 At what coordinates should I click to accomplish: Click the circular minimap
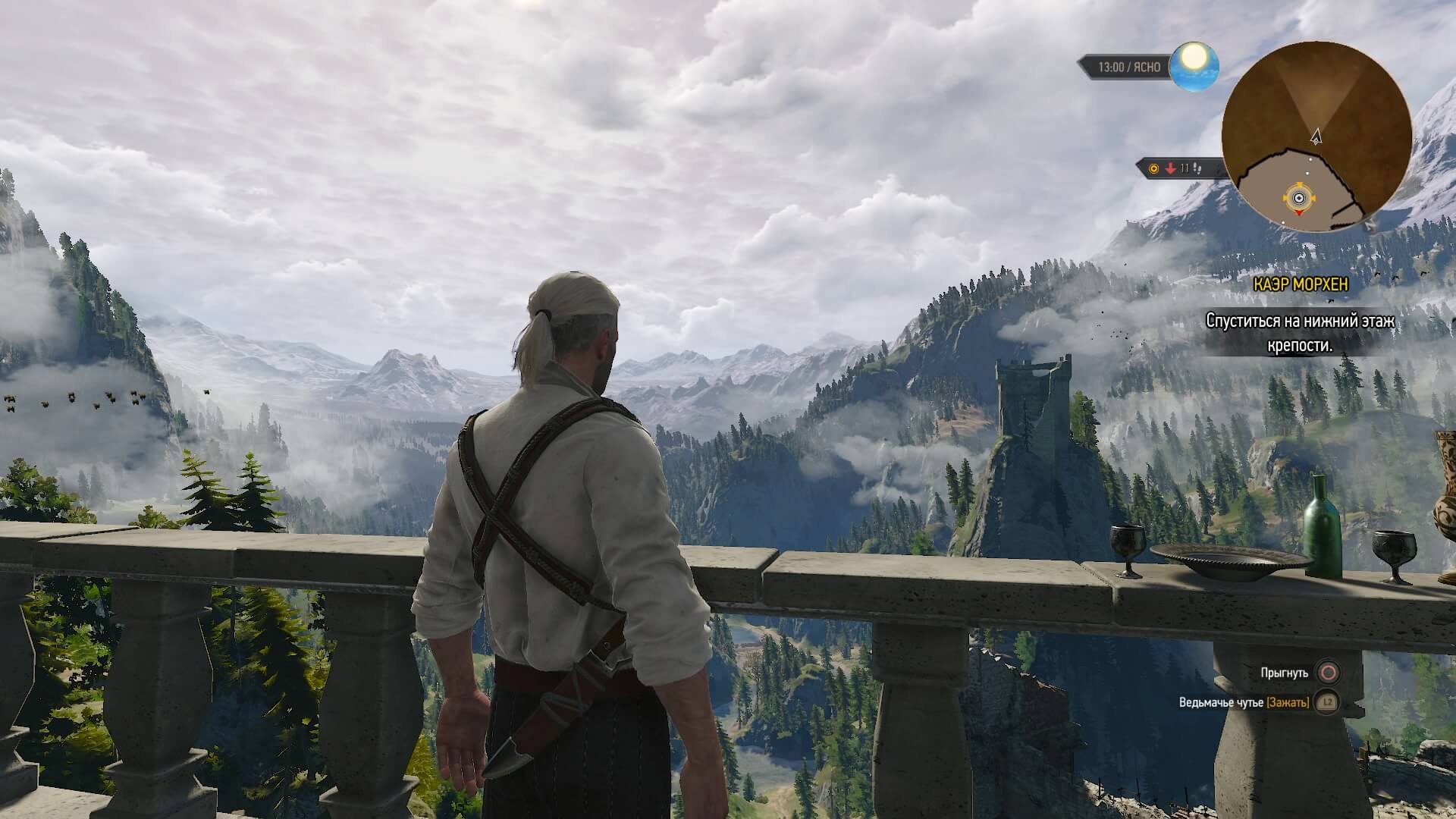click(x=1316, y=136)
